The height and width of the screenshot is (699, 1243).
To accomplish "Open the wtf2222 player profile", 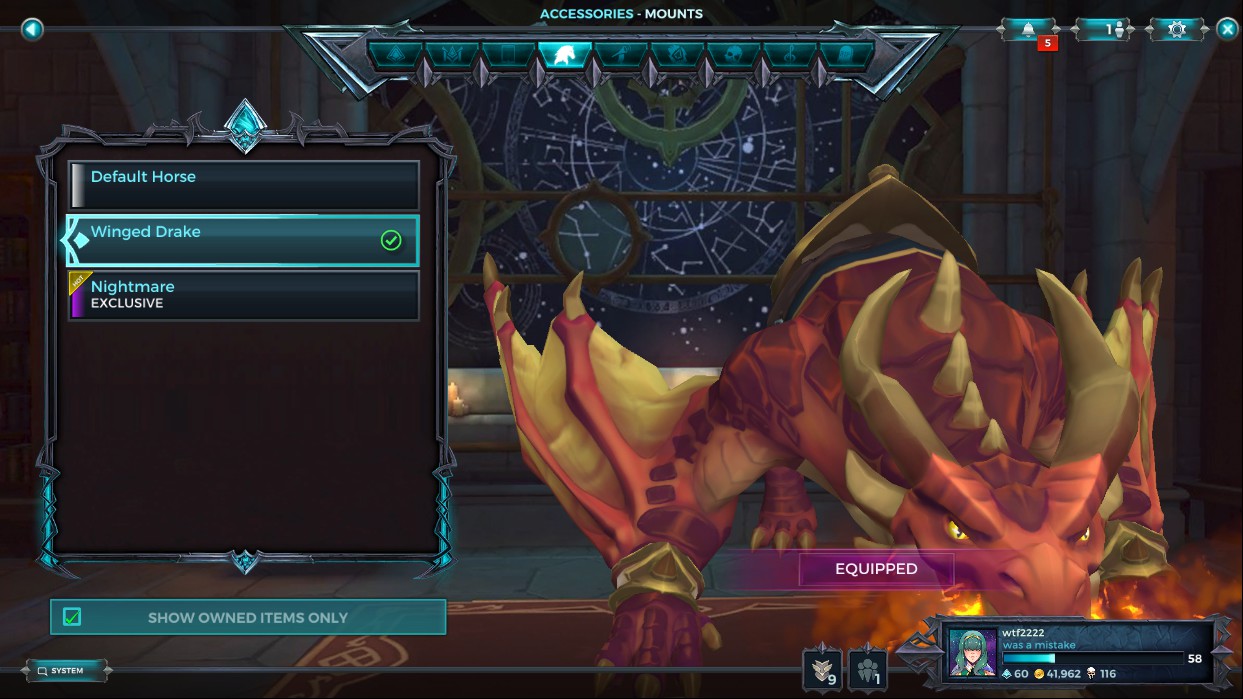I will pos(1078,652).
